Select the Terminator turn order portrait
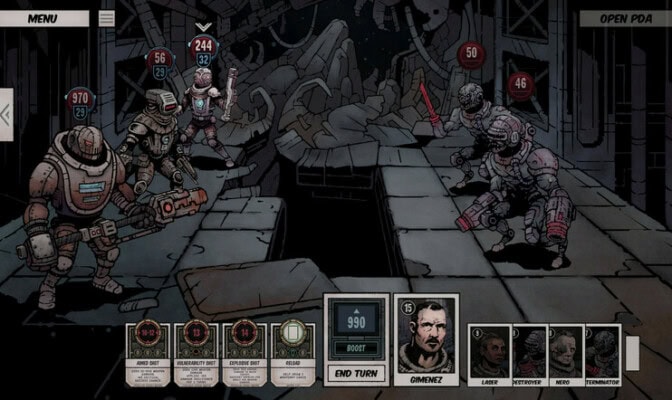The height and width of the screenshot is (400, 672). (603, 353)
